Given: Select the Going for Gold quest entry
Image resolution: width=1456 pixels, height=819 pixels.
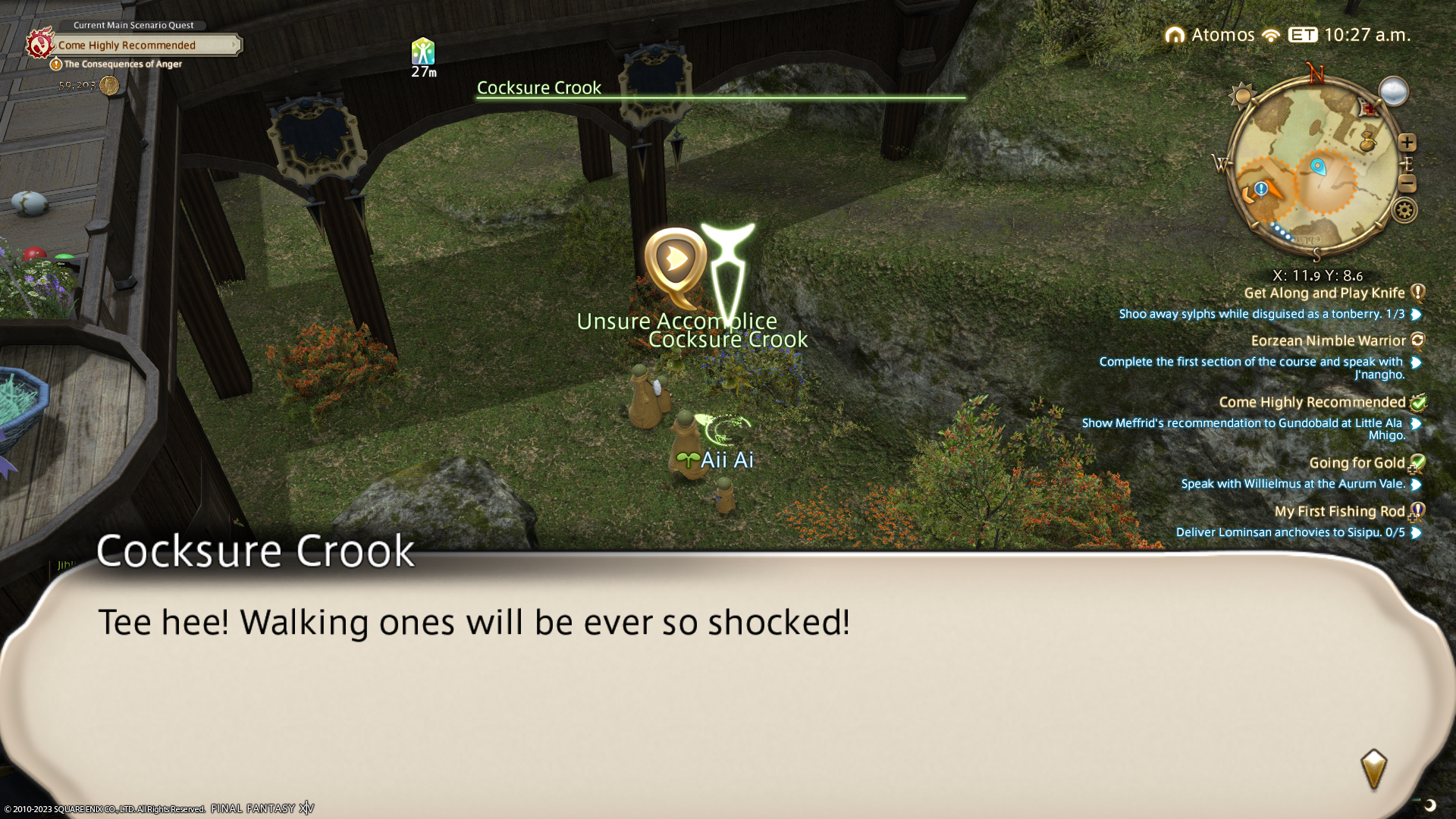Looking at the screenshot, I should [1357, 463].
